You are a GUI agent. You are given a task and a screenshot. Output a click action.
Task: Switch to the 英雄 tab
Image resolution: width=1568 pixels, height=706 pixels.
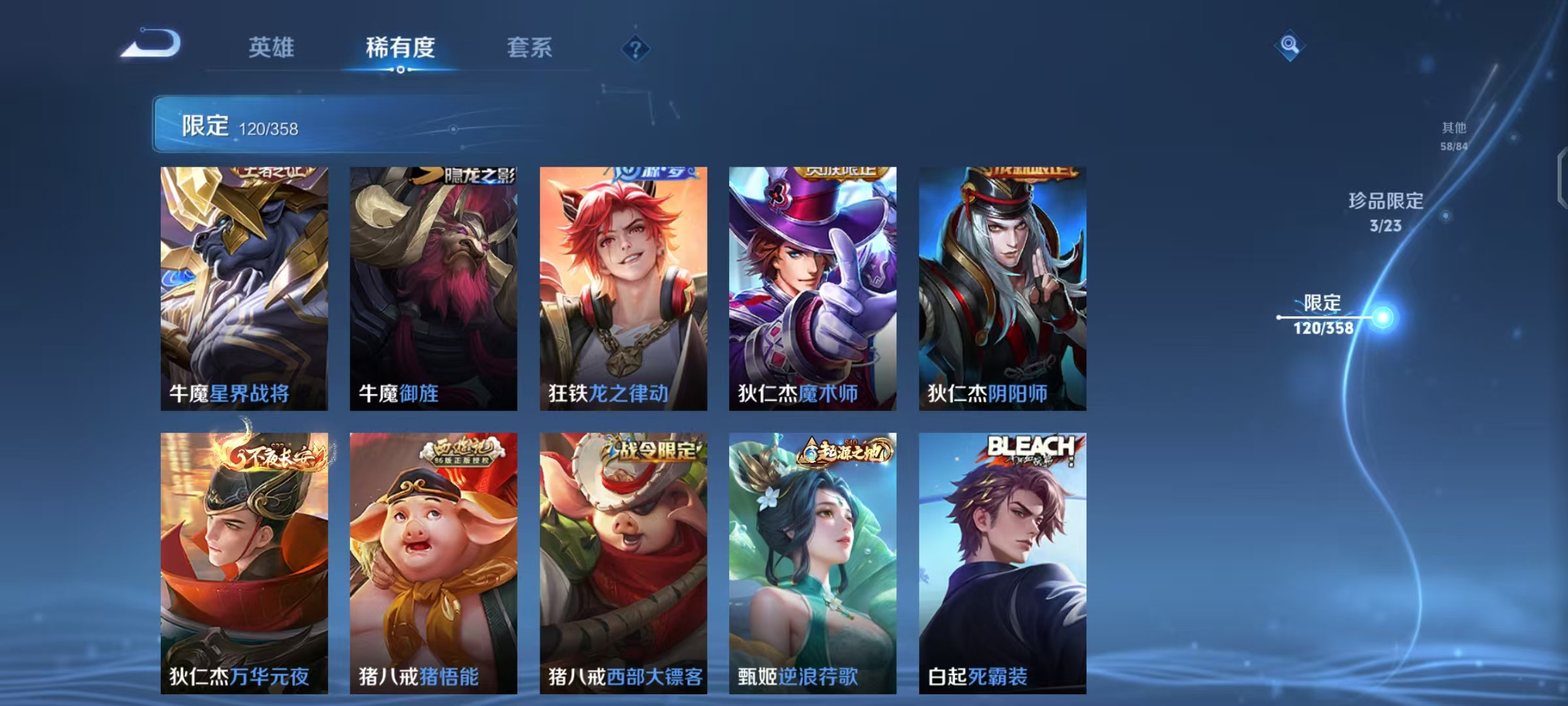(x=272, y=47)
